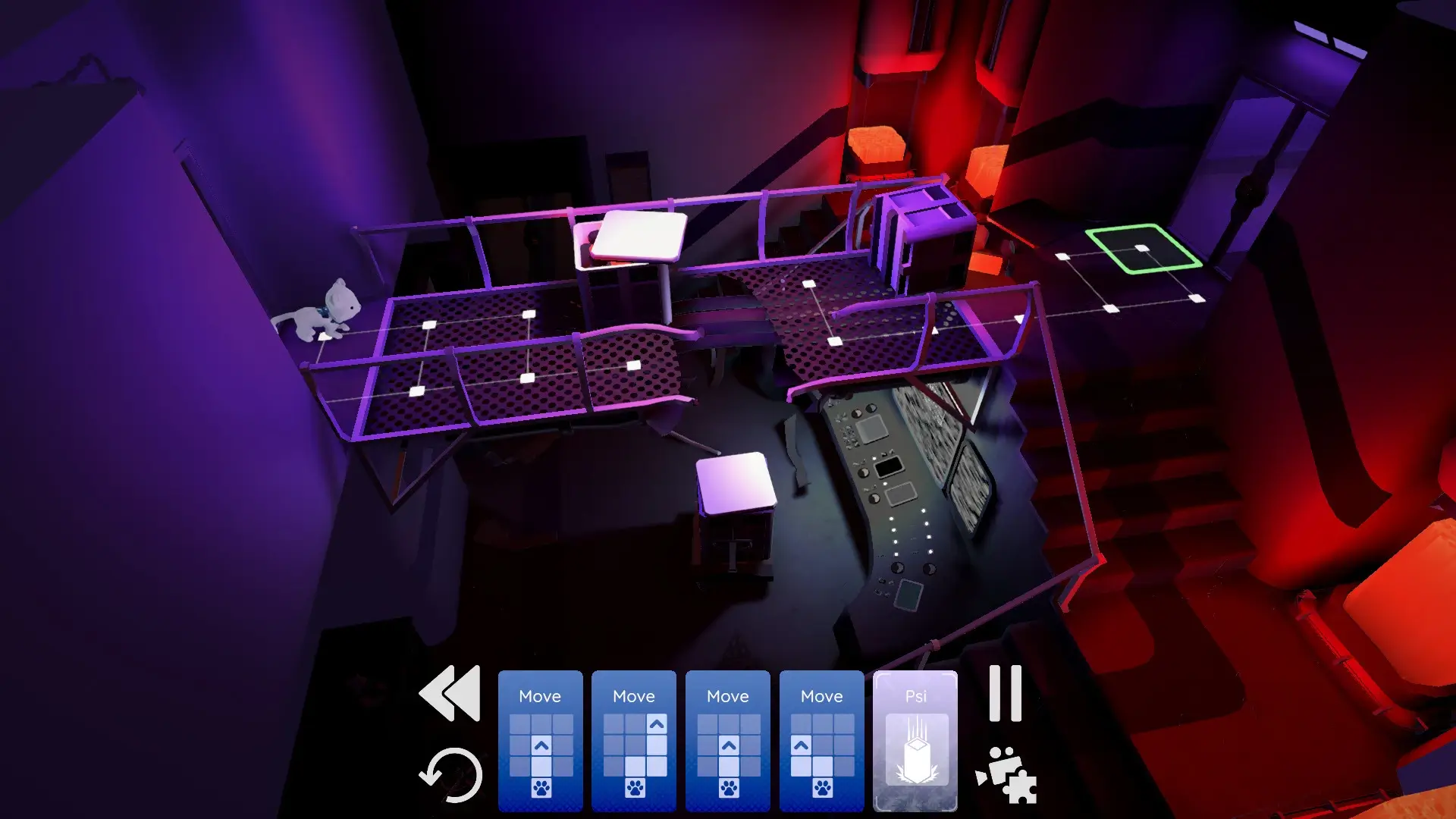The width and height of the screenshot is (1456, 819).
Task: Select the Psi card
Action: point(916,696)
